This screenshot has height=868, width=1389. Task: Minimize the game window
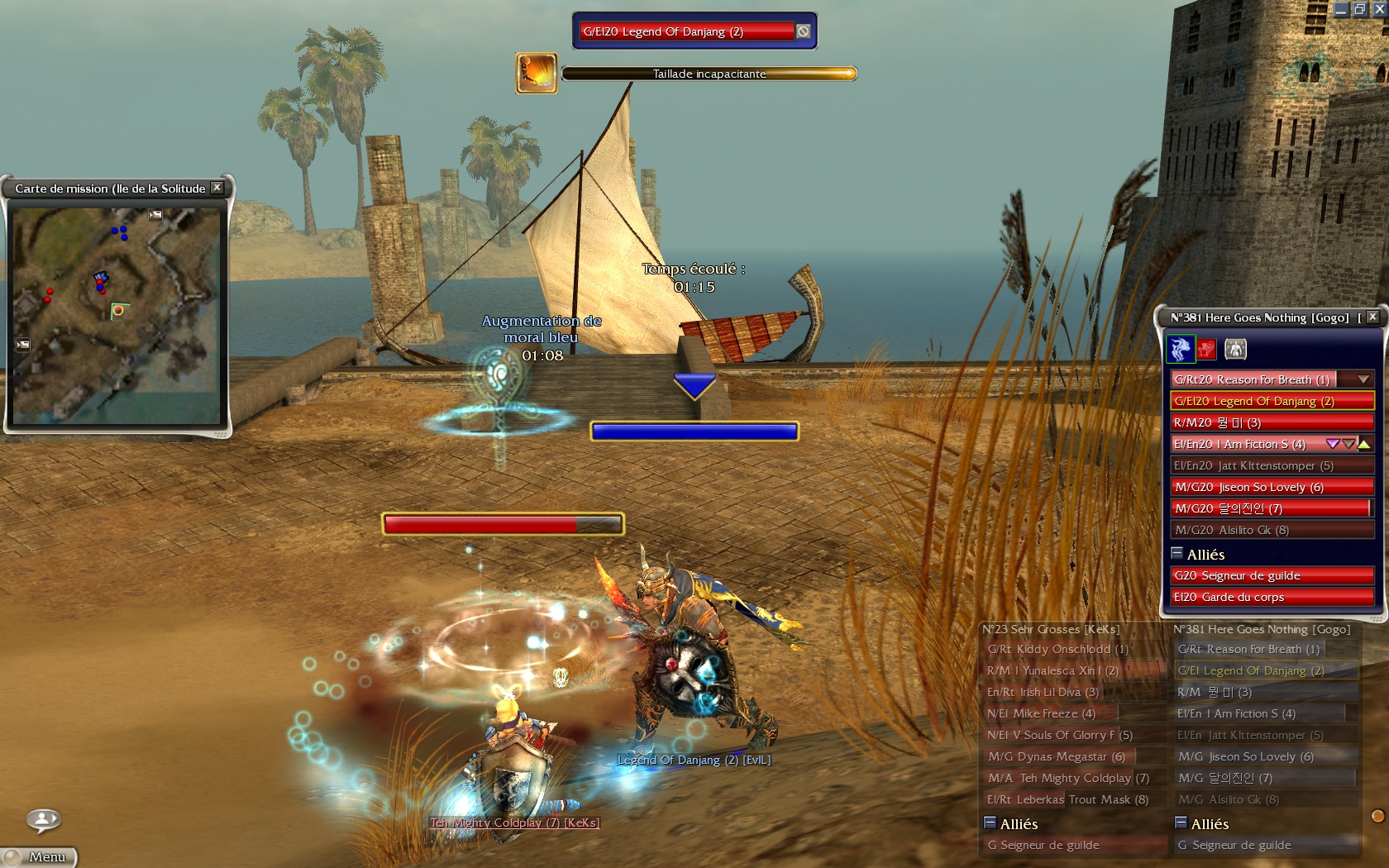pos(1341,10)
